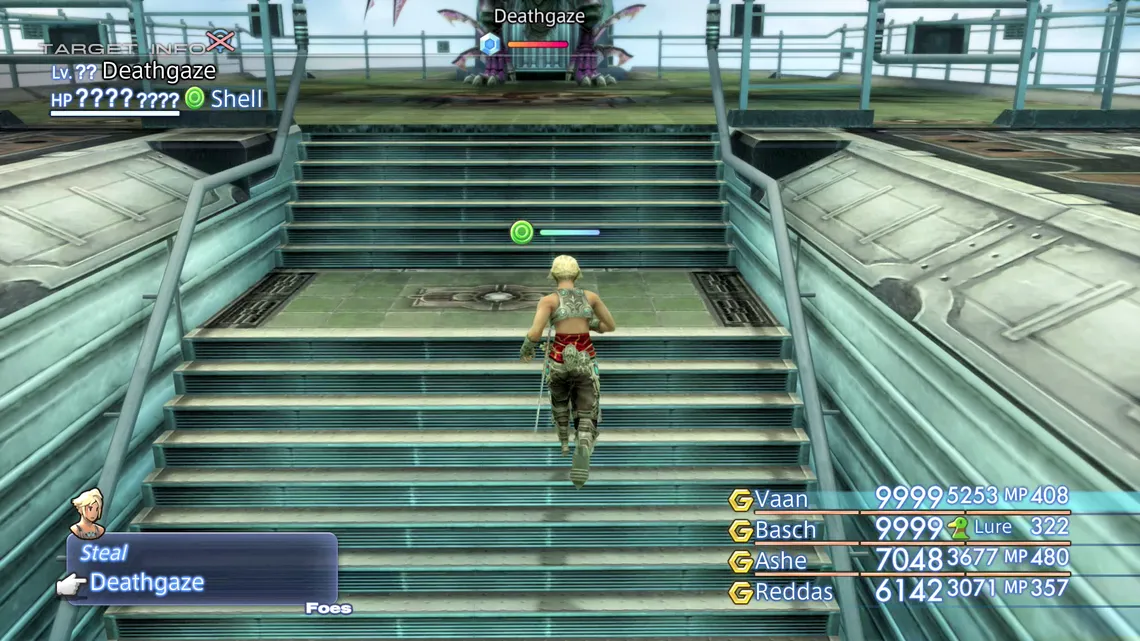The height and width of the screenshot is (641, 1140).
Task: Click the Shell status icon in Target Info
Action: click(195, 98)
